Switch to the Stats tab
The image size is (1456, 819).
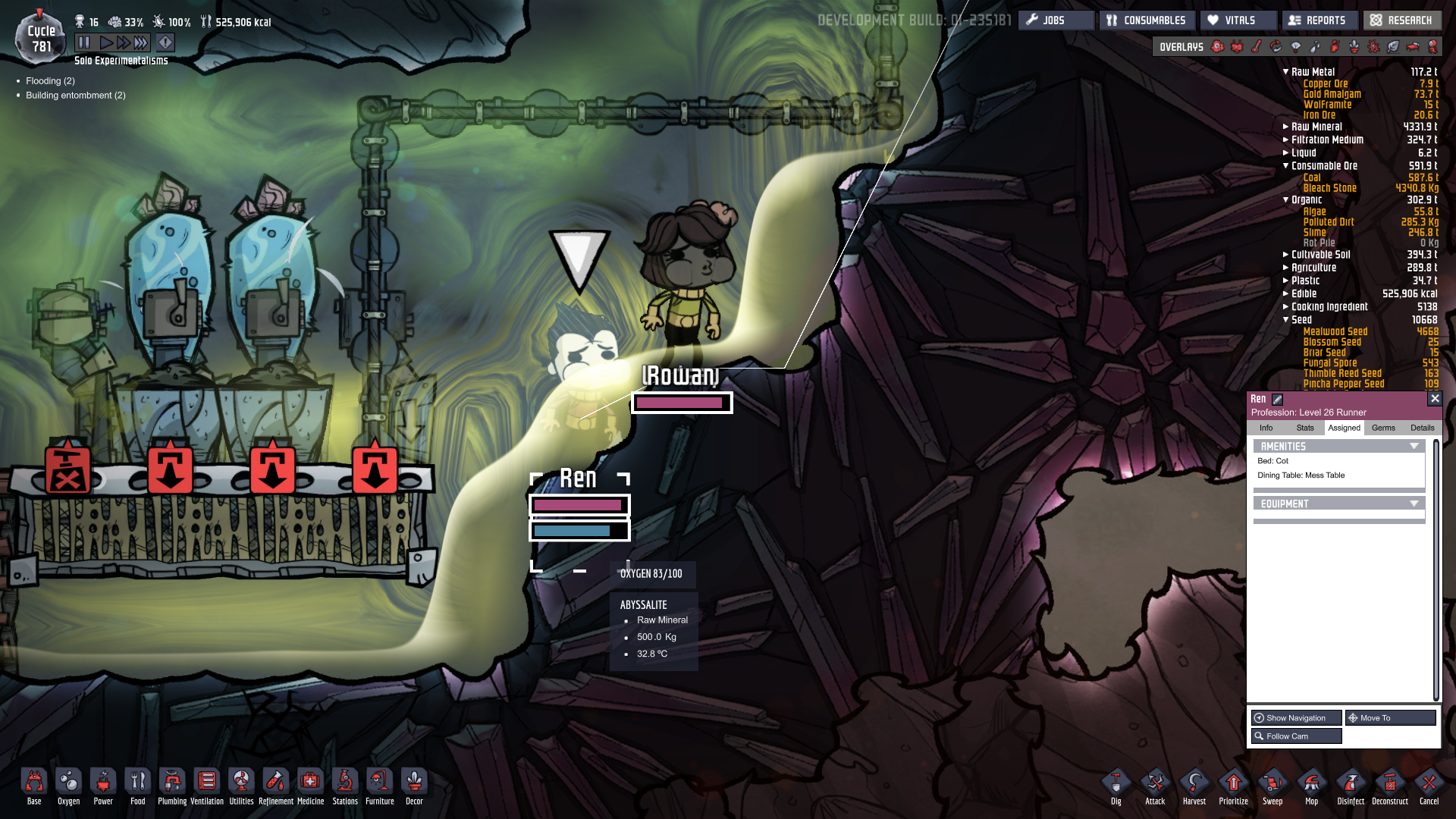click(x=1305, y=428)
